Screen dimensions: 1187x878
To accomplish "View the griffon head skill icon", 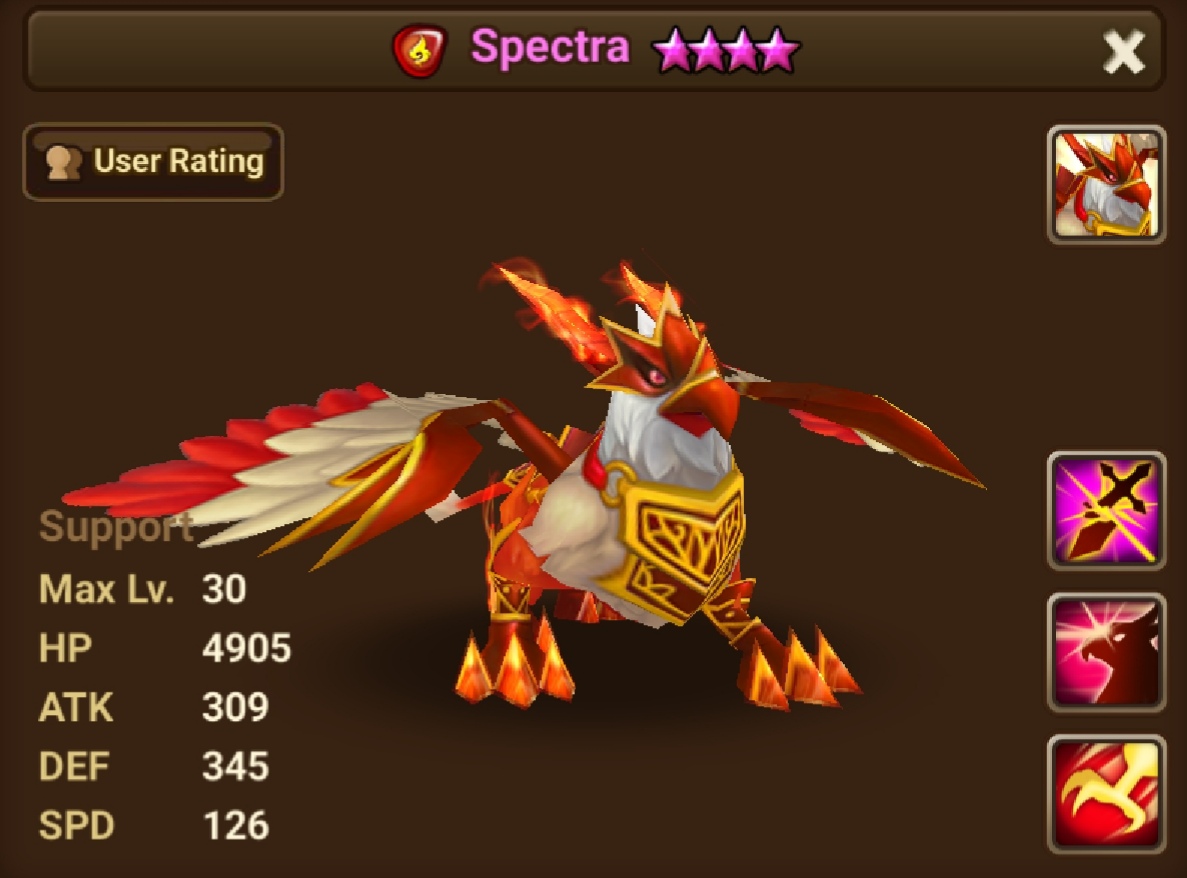I will coord(1106,652).
